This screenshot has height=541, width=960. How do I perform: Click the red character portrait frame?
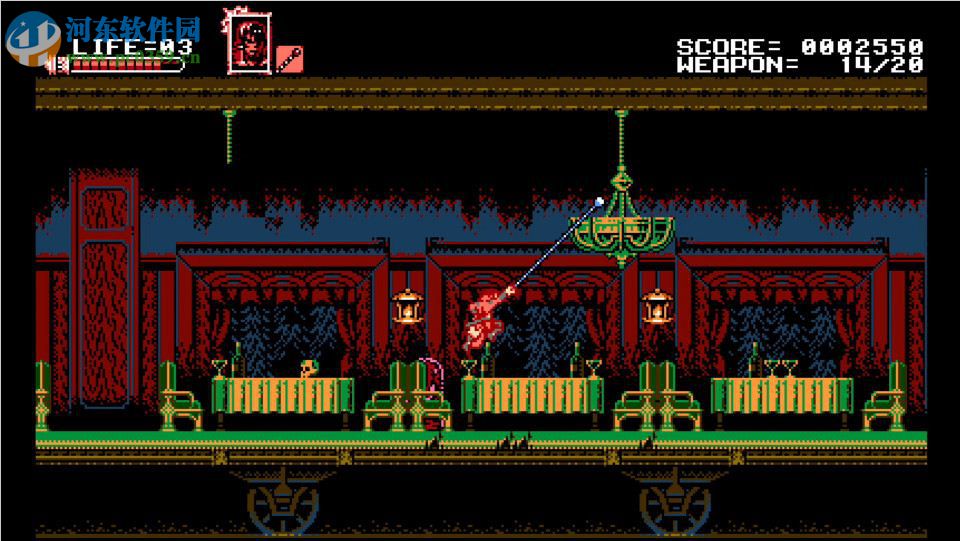[246, 43]
